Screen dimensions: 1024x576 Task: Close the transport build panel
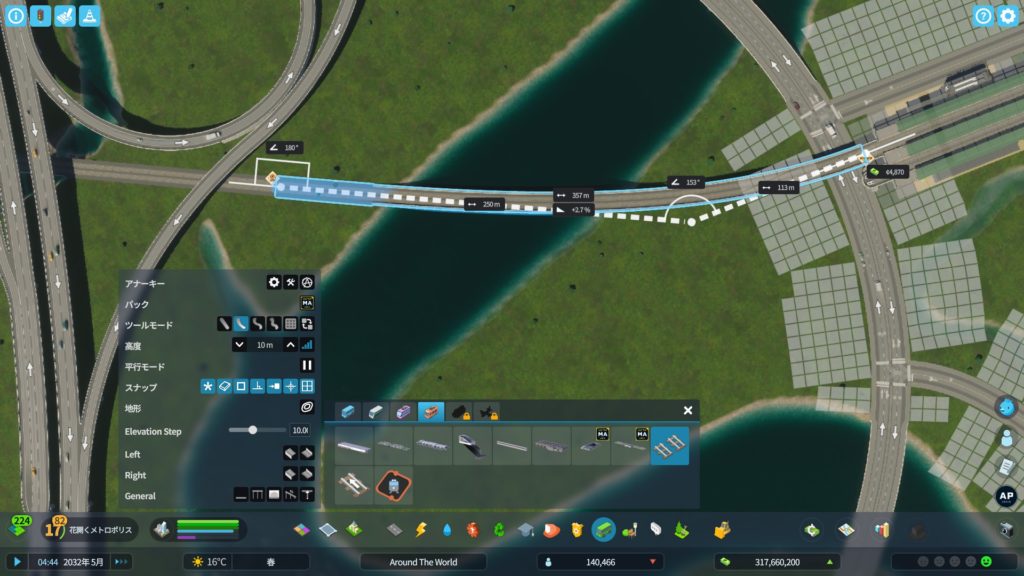[x=688, y=410]
